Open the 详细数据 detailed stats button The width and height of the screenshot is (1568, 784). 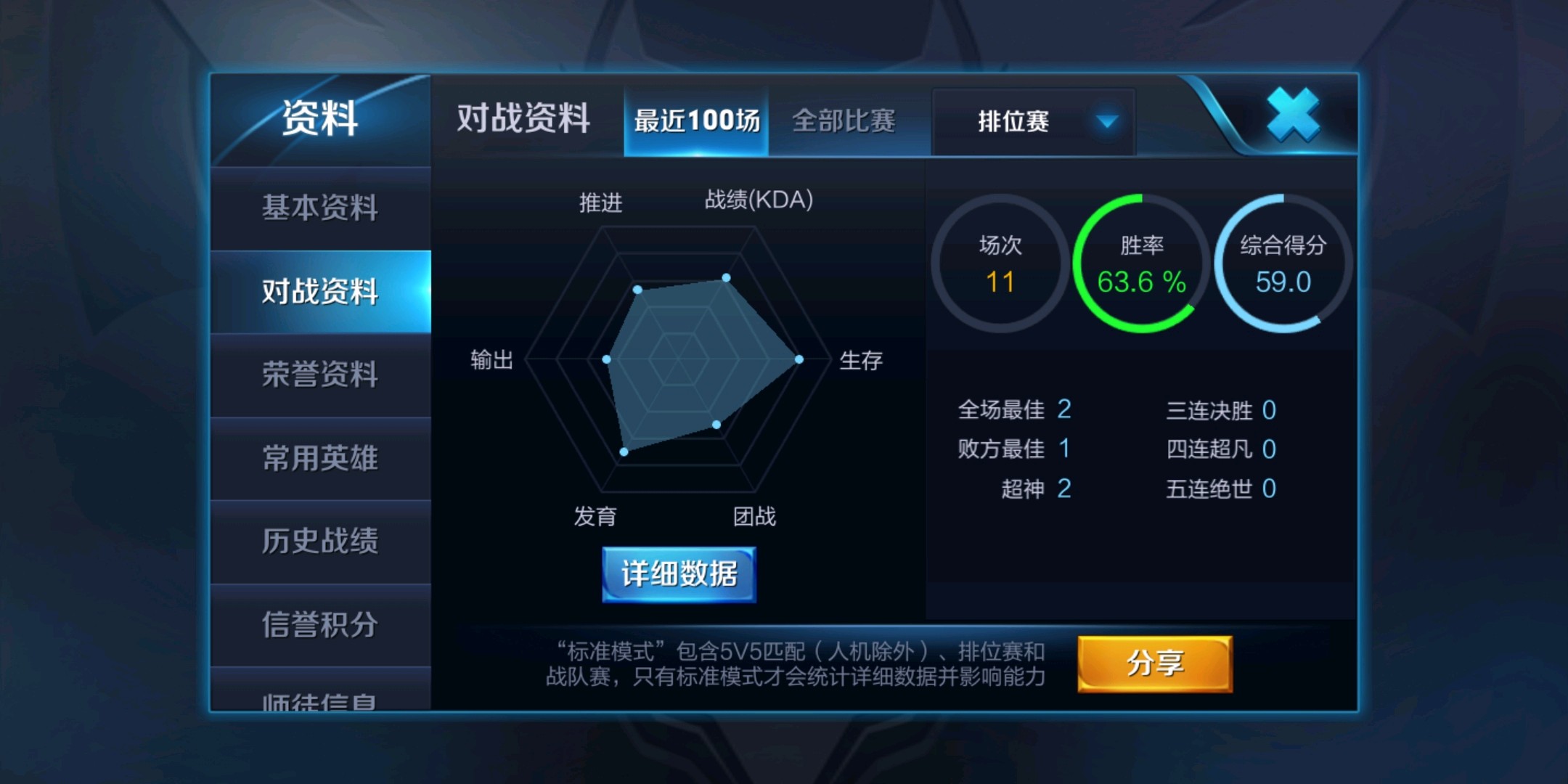tap(677, 573)
